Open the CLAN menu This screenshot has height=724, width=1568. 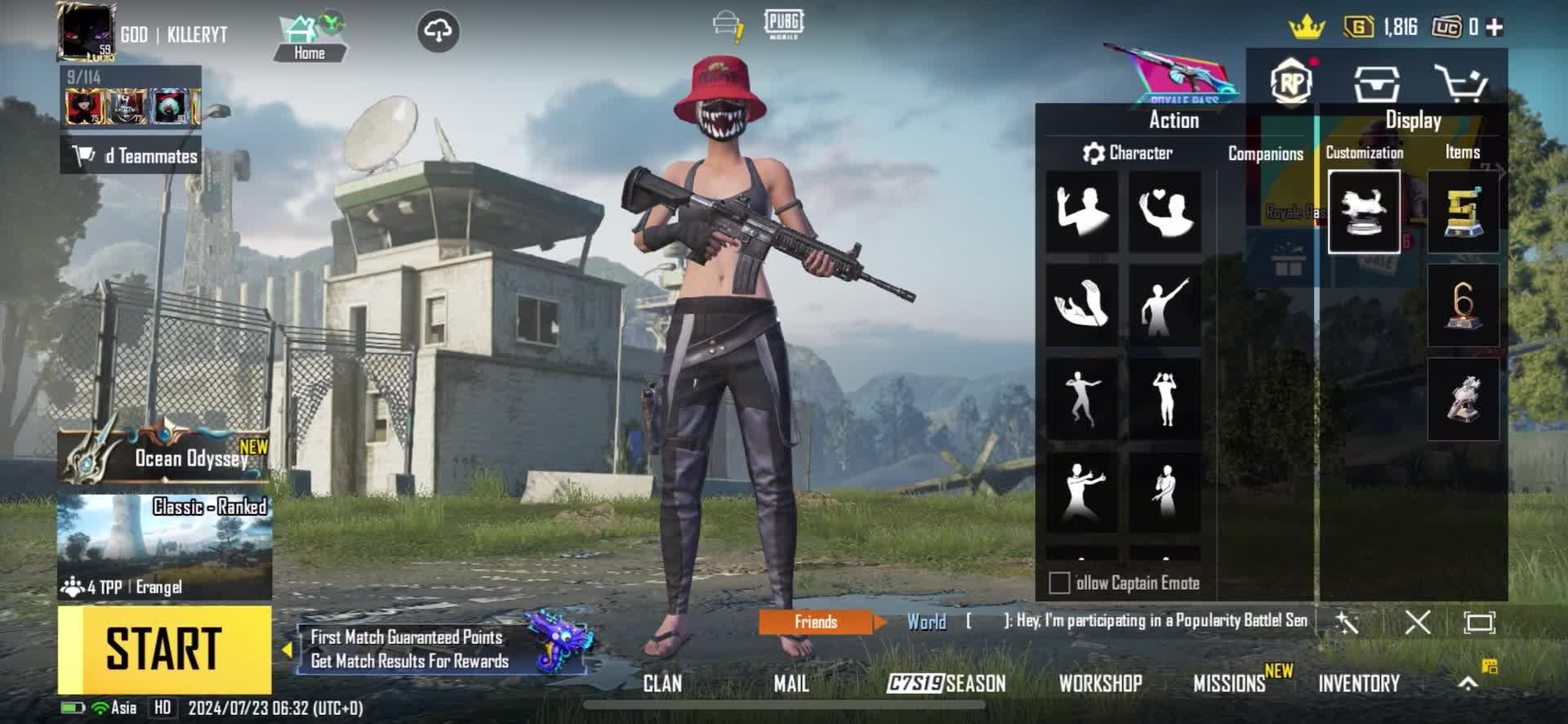tap(661, 683)
